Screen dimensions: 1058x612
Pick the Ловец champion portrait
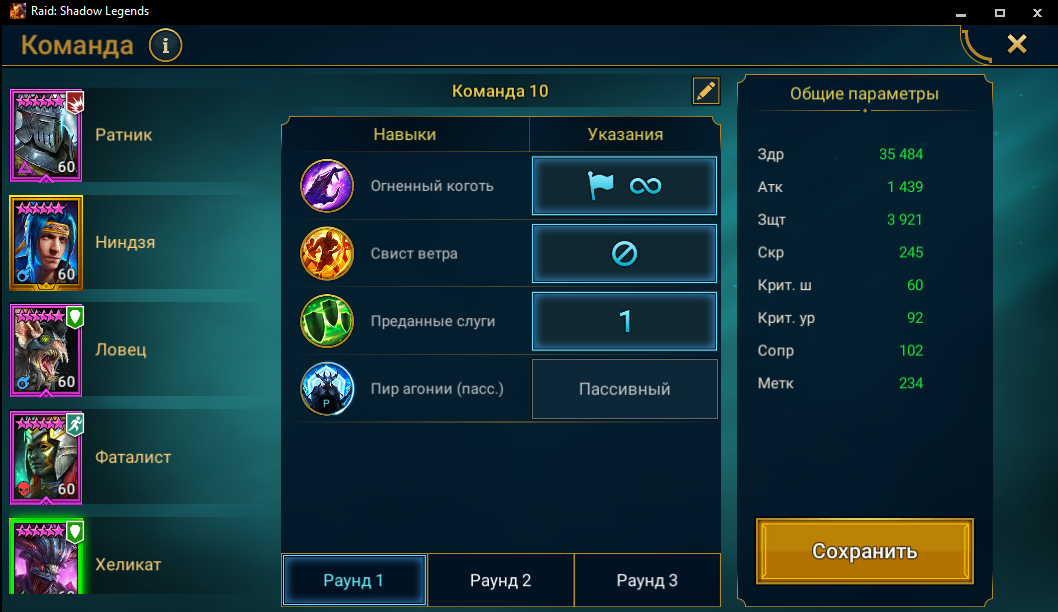coord(47,349)
